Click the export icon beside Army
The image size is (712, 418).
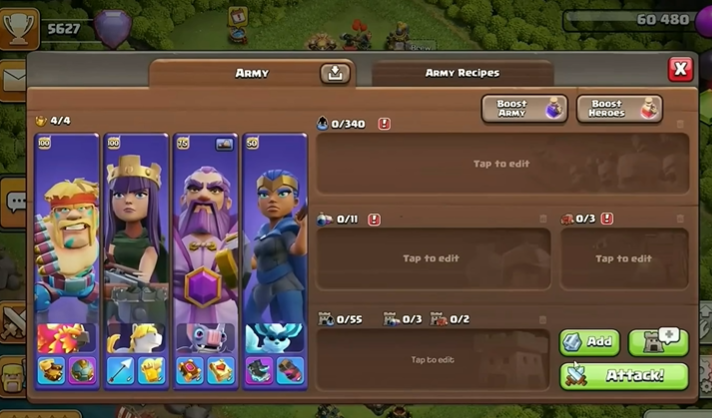click(334, 73)
